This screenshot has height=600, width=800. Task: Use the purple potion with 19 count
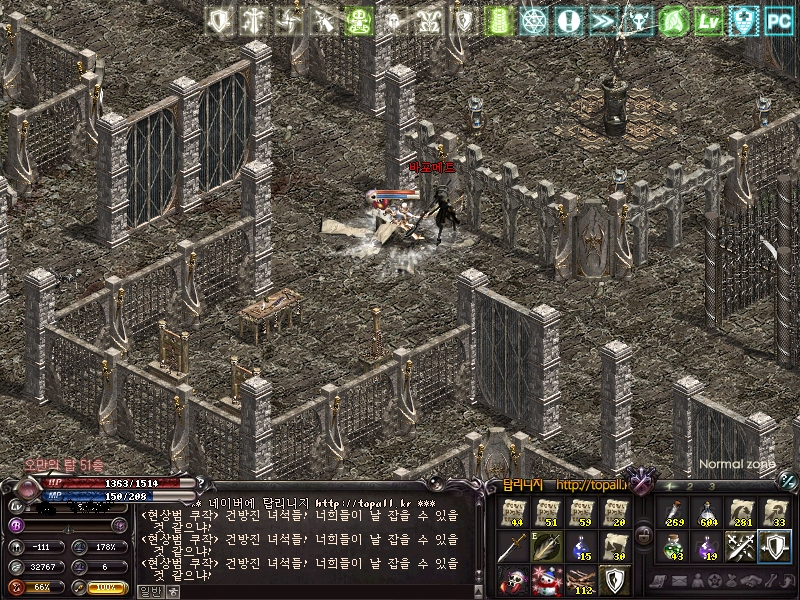(x=707, y=547)
